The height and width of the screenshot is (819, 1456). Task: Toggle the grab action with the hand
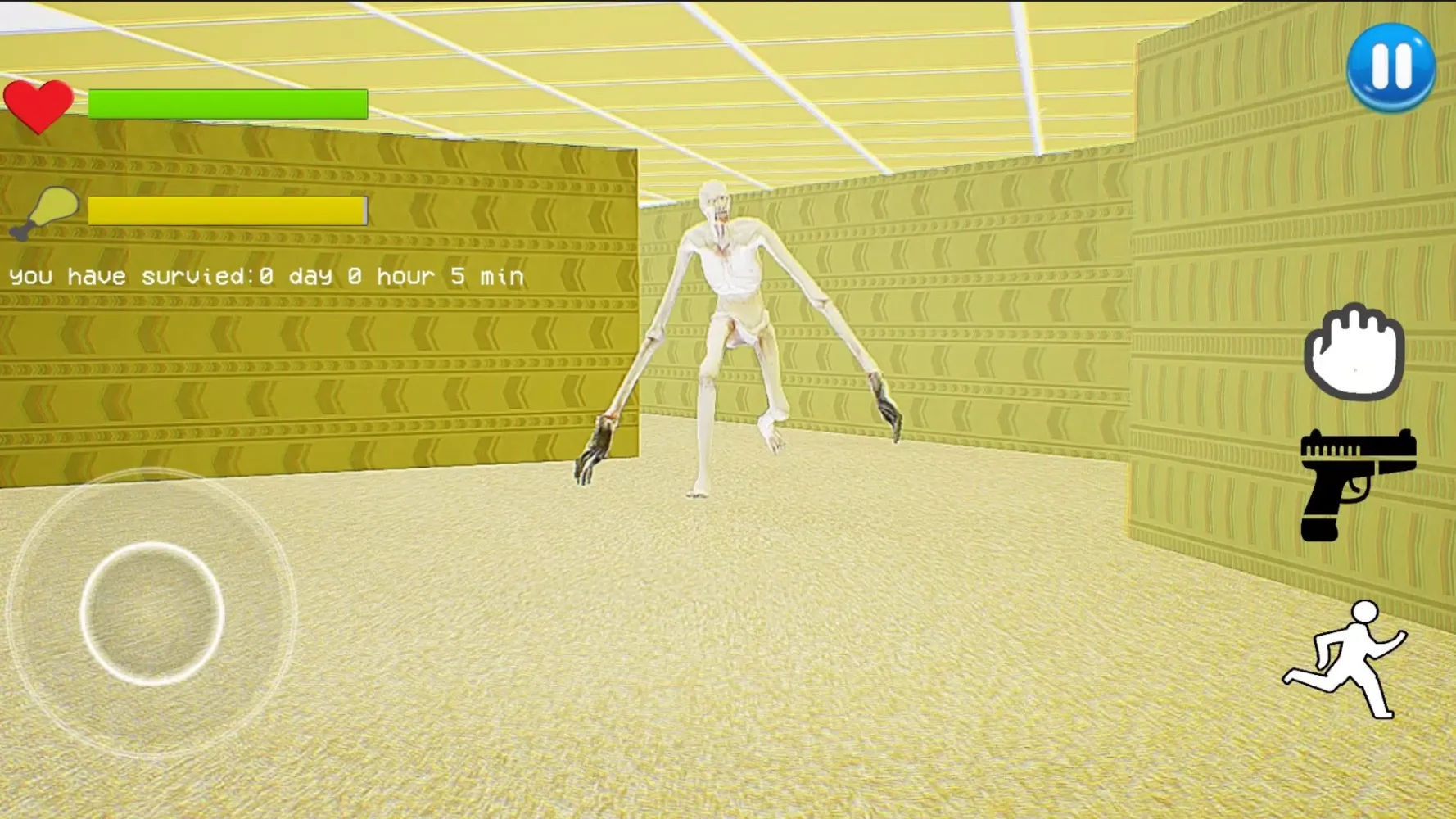pos(1356,351)
